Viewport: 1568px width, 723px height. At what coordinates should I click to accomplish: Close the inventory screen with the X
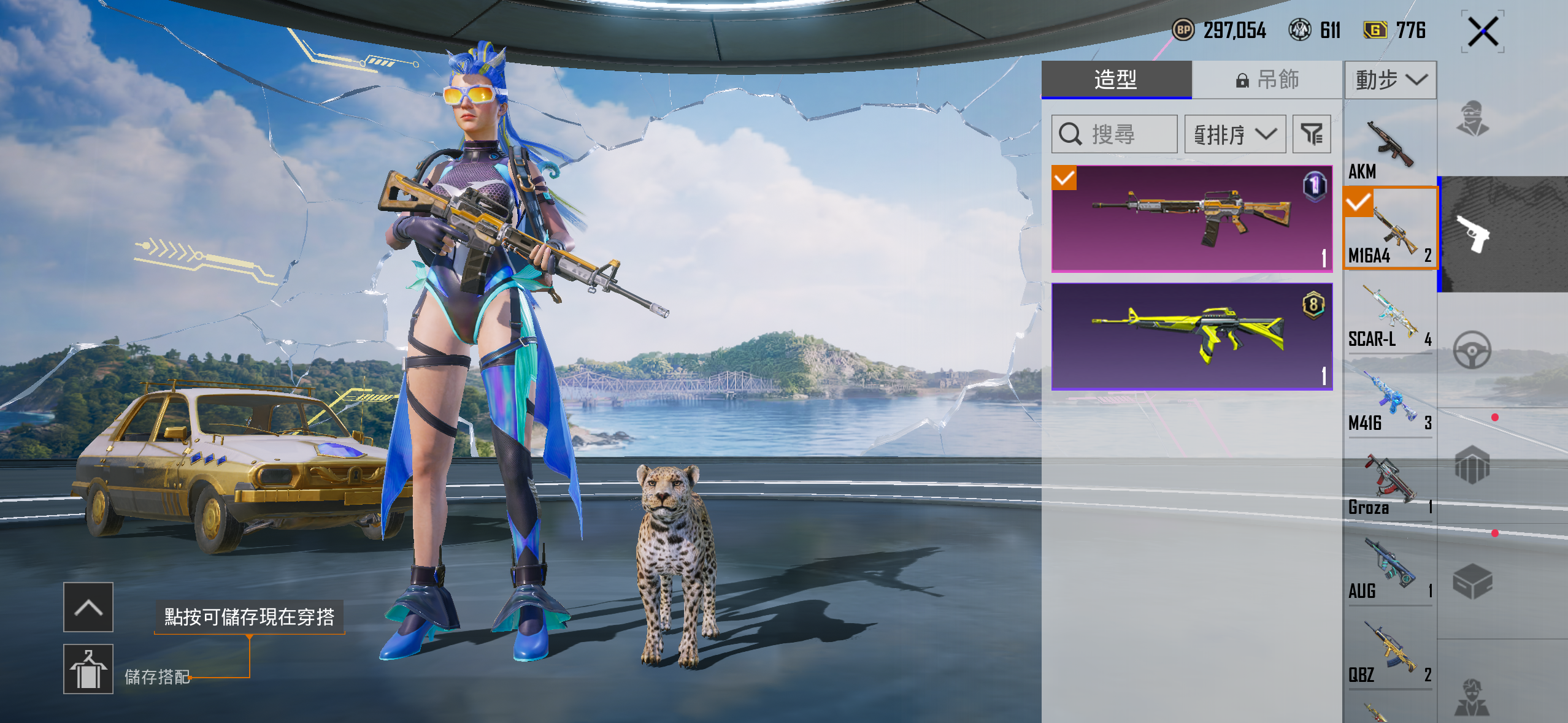click(x=1483, y=31)
